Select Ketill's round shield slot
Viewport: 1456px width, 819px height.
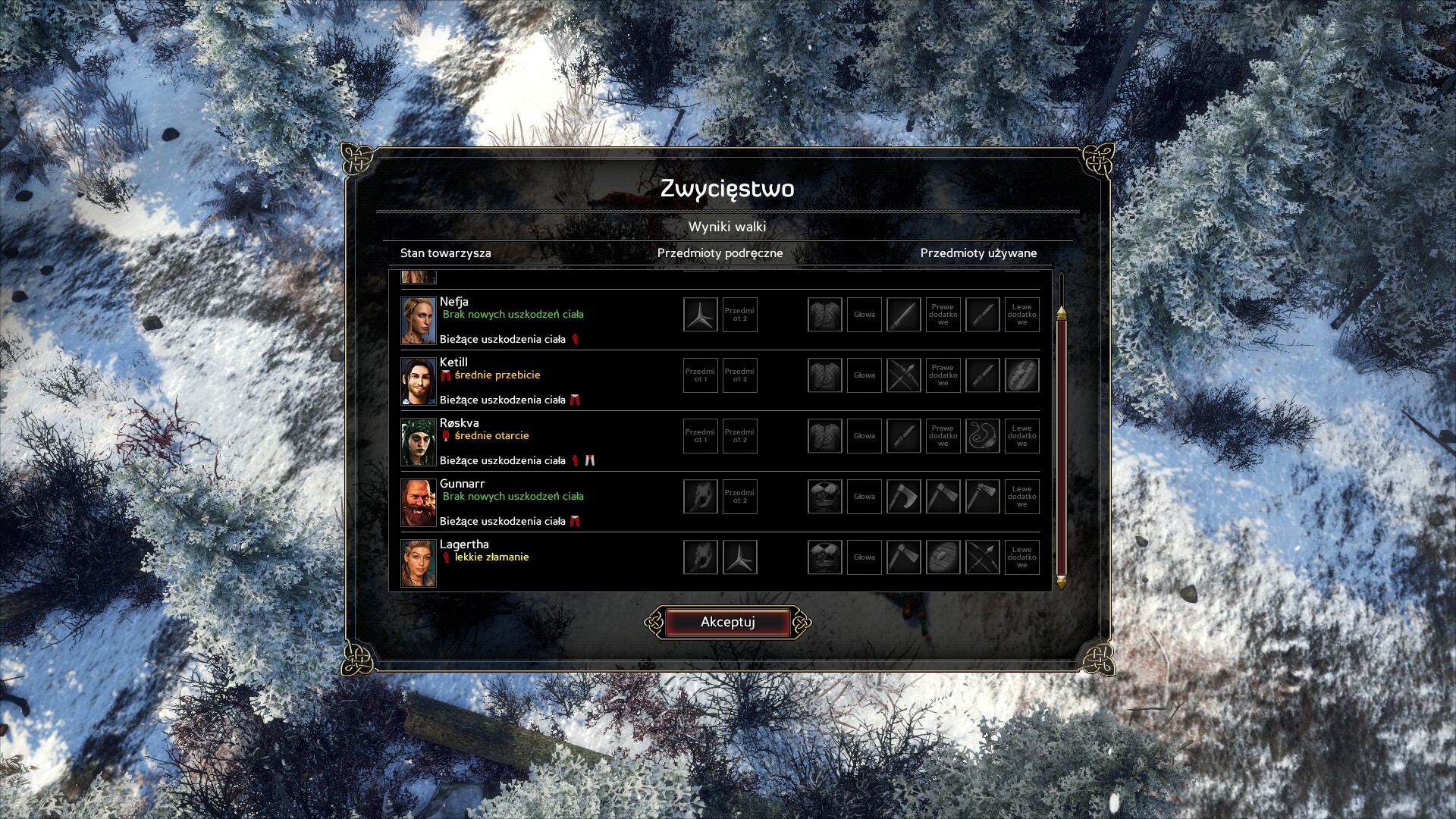1021,375
